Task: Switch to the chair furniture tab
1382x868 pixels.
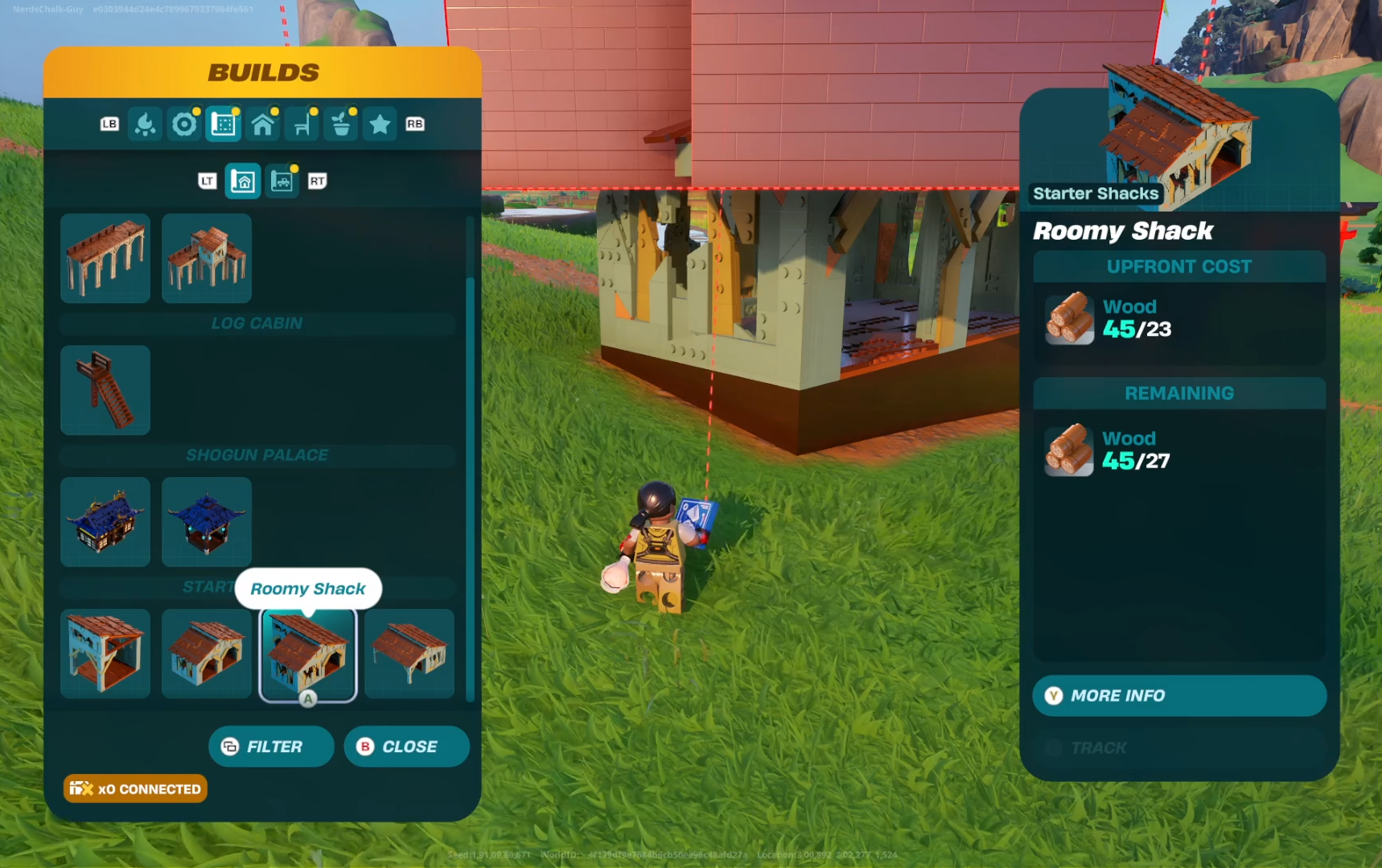Action: pos(302,125)
